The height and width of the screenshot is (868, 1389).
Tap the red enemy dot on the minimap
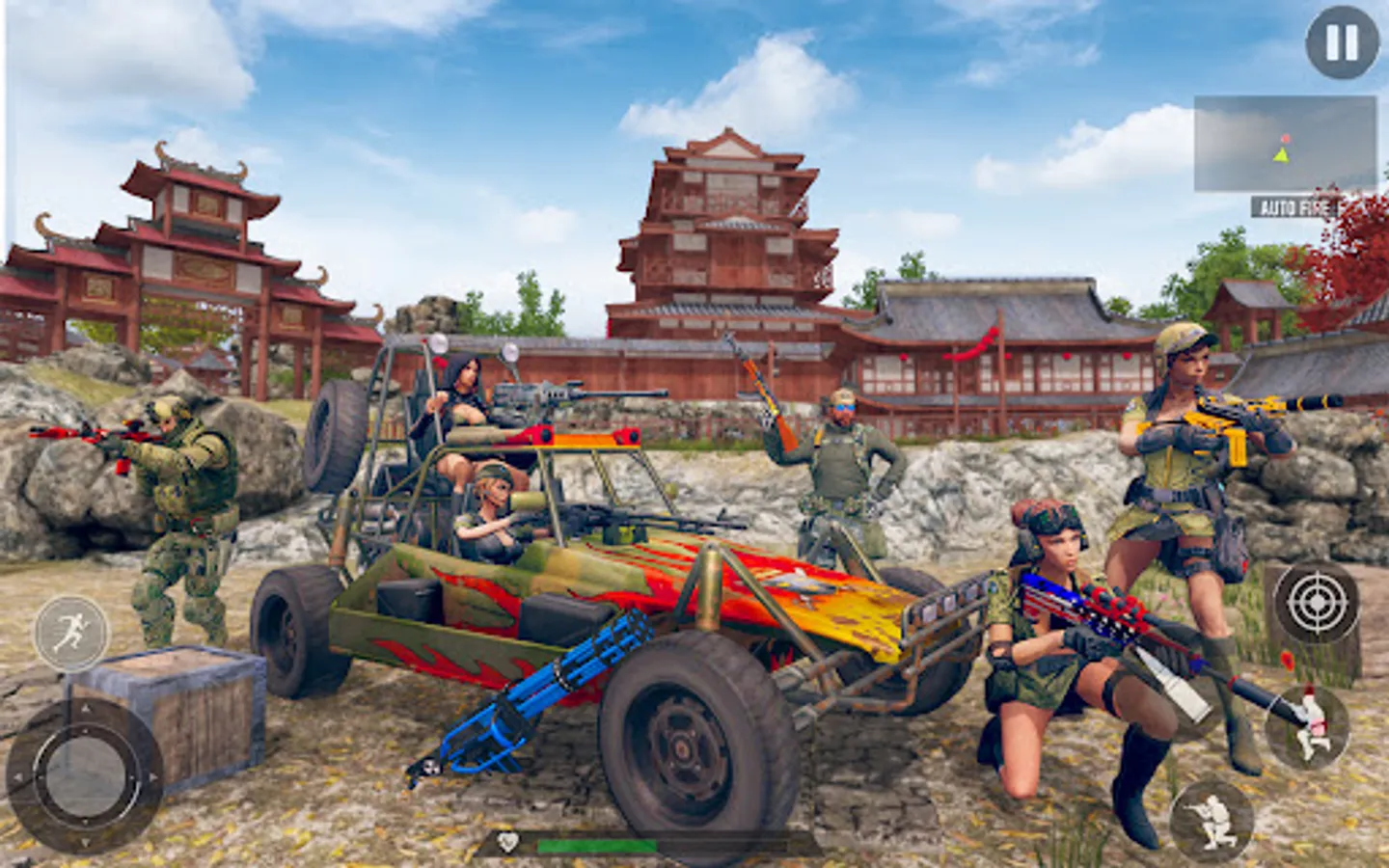click(1286, 138)
